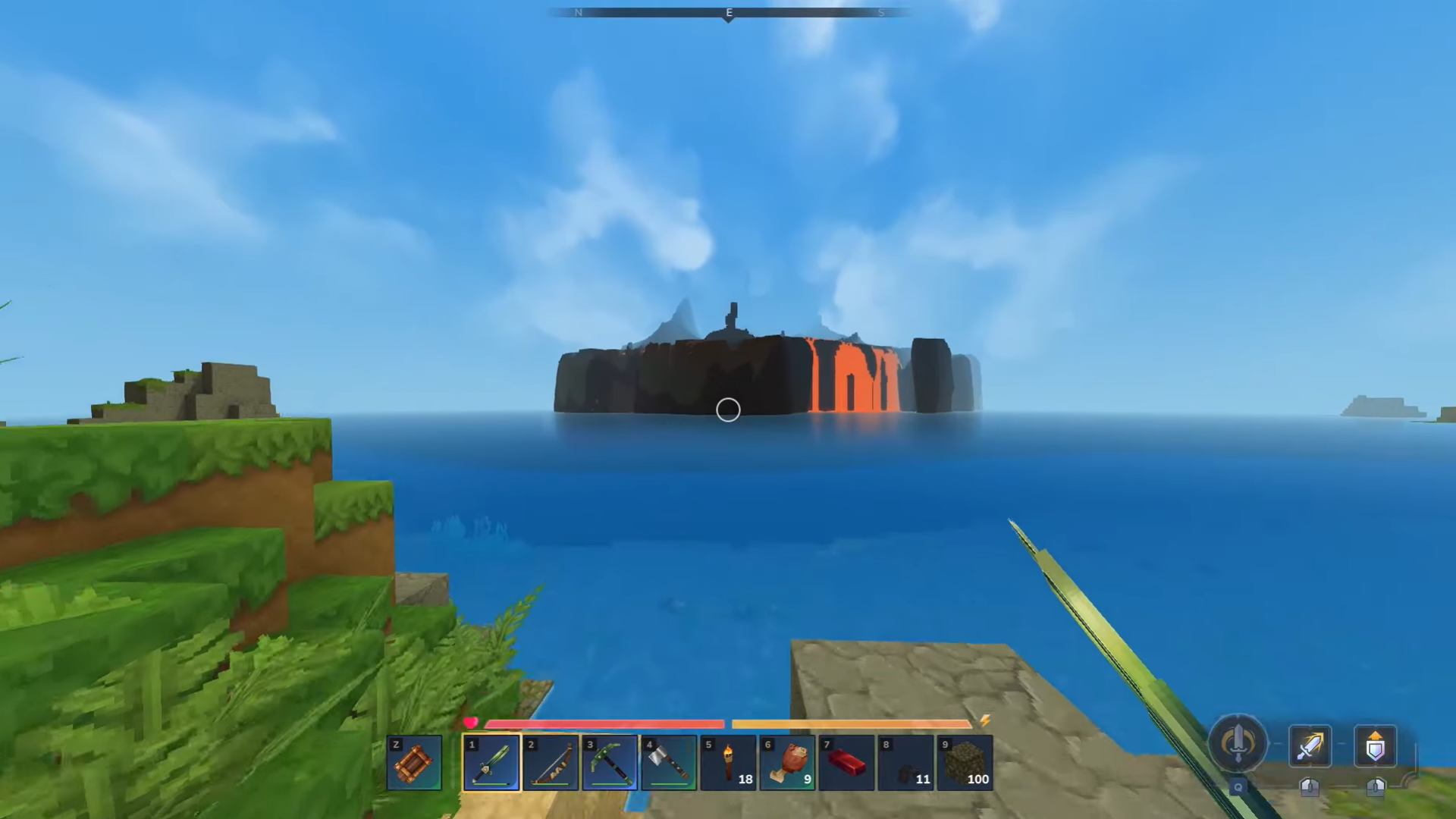Select the red brick item in slot 7
This screenshot has height=819, width=1456.
point(846,762)
